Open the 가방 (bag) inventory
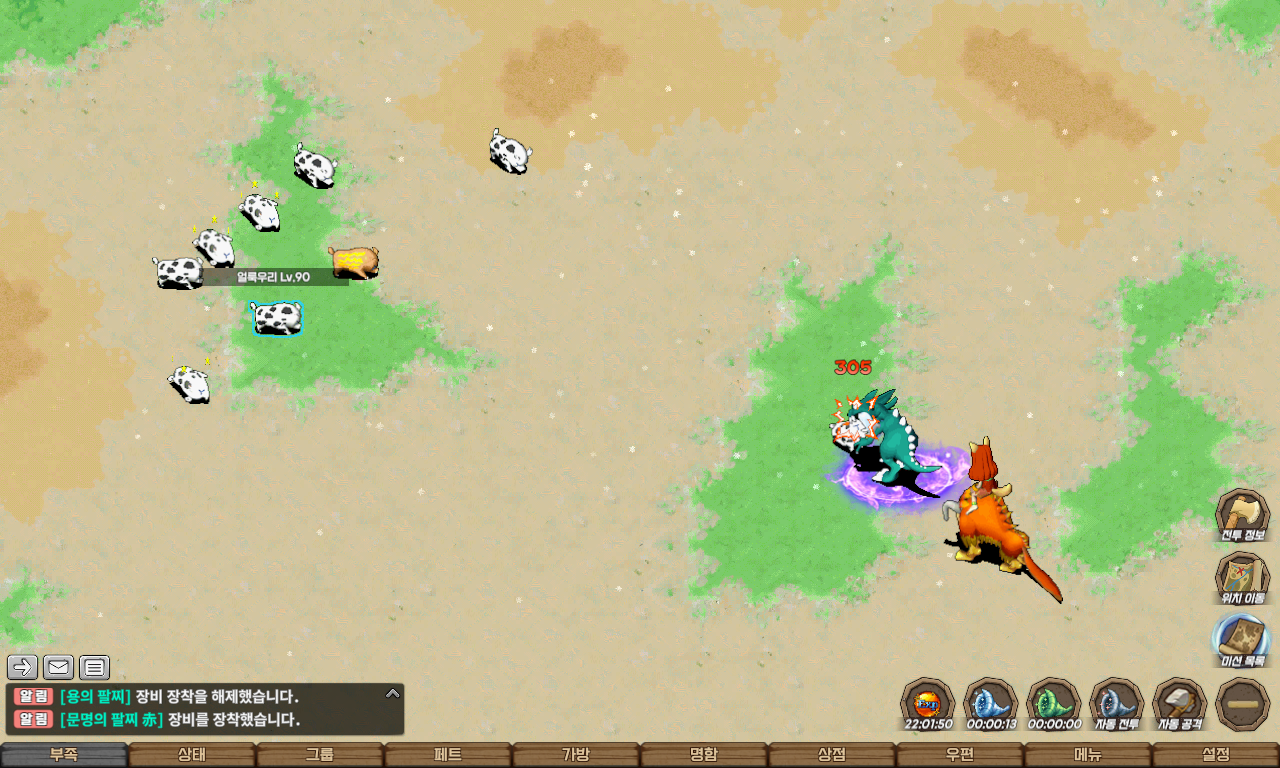1280x768 pixels. [x=576, y=755]
